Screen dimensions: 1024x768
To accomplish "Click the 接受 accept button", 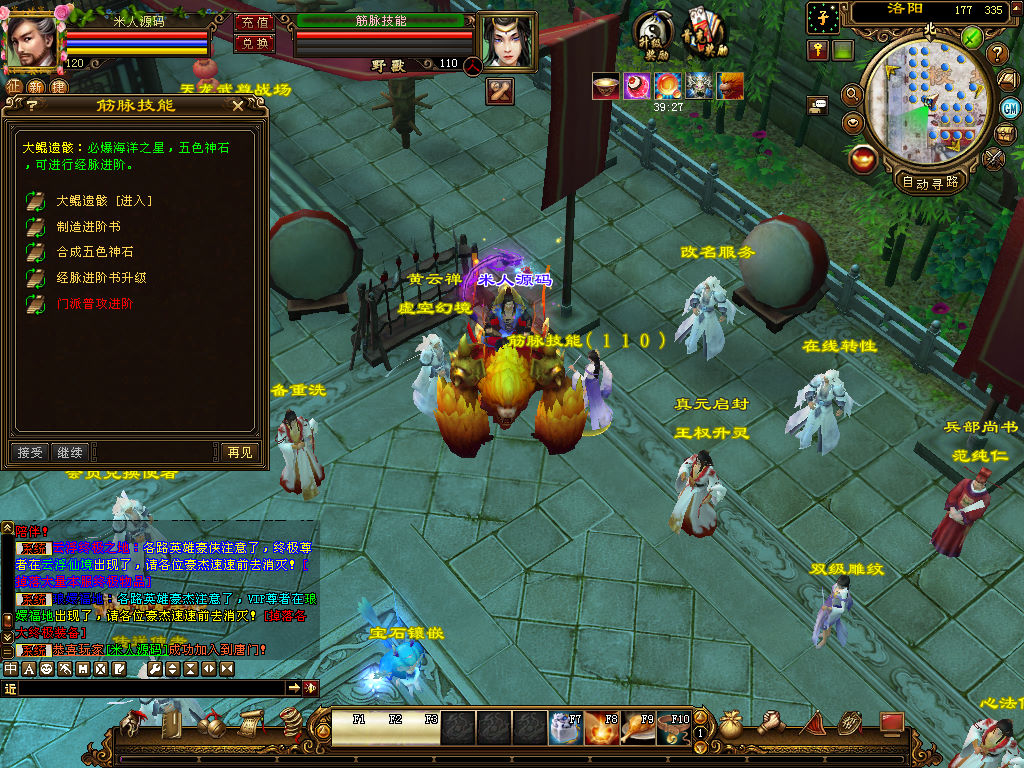I will pyautogui.click(x=30, y=453).
